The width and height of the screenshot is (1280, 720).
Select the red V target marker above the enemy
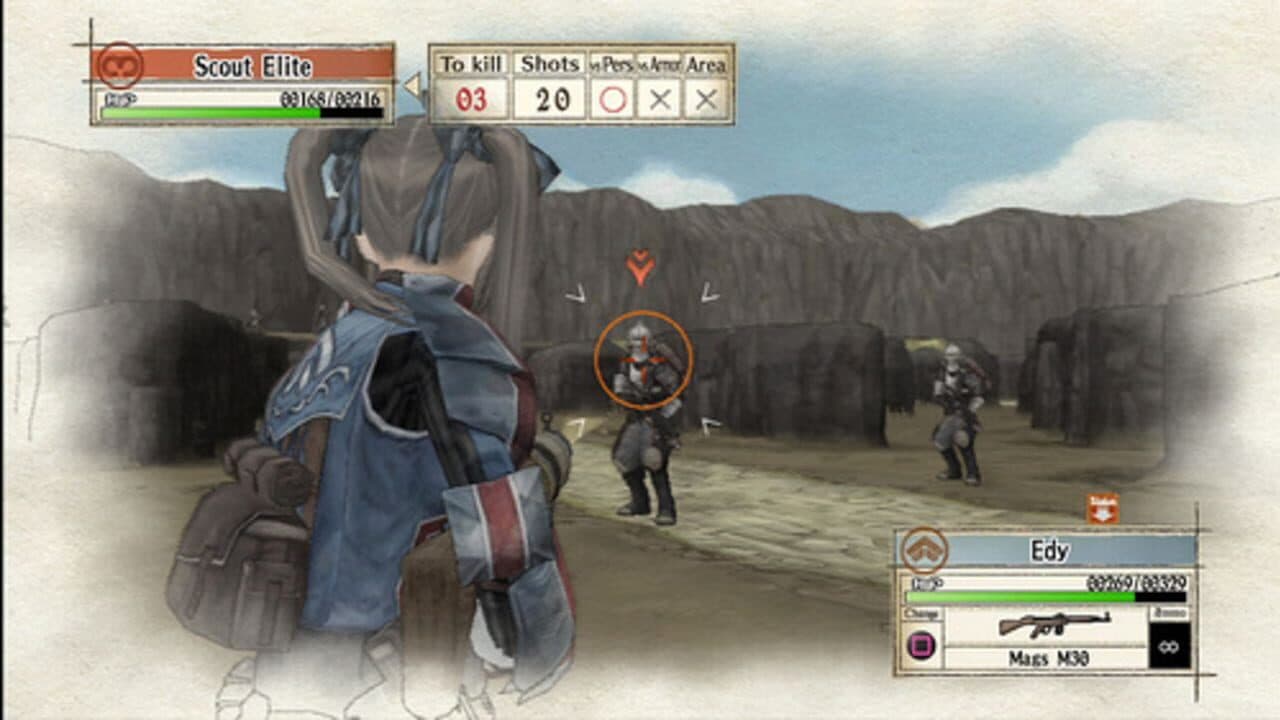click(x=640, y=264)
